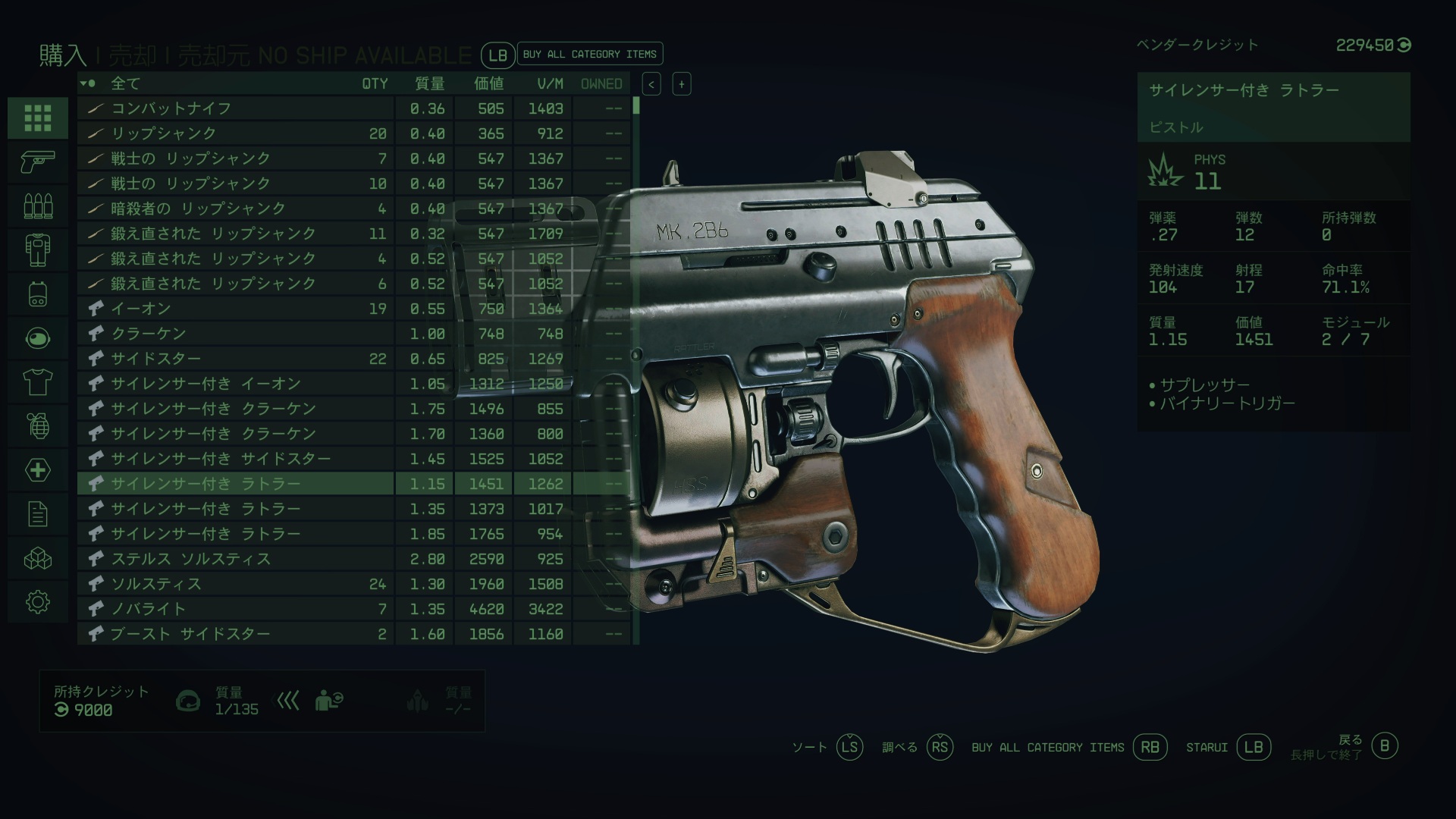This screenshot has width=1456, height=819.
Task: Show the apparel t-shirt category
Action: tap(38, 381)
